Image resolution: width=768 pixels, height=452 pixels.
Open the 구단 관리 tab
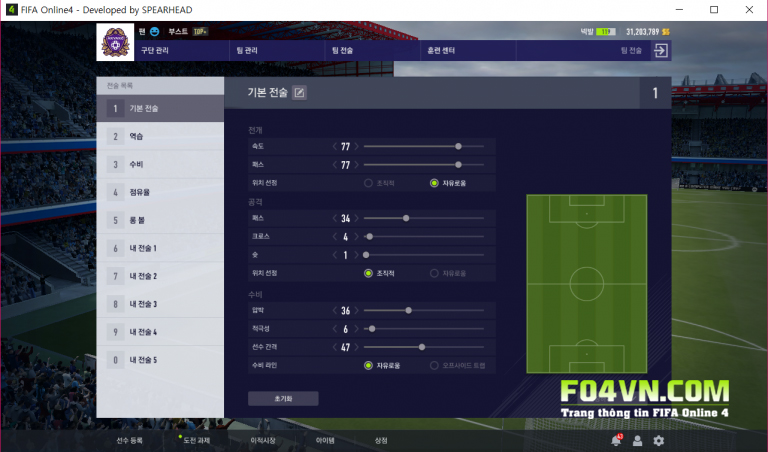click(x=154, y=49)
